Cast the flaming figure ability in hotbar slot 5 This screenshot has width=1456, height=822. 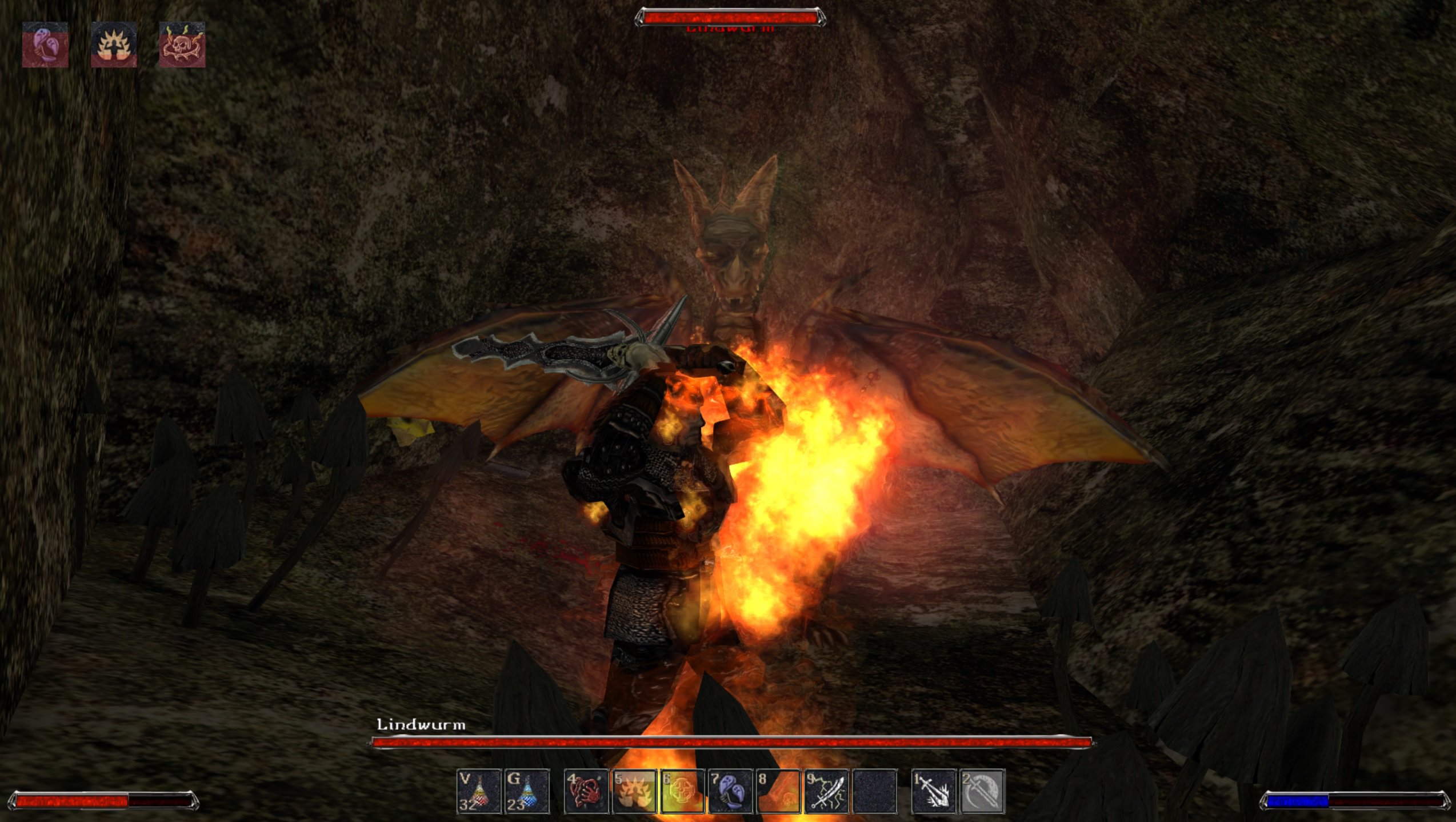click(634, 791)
